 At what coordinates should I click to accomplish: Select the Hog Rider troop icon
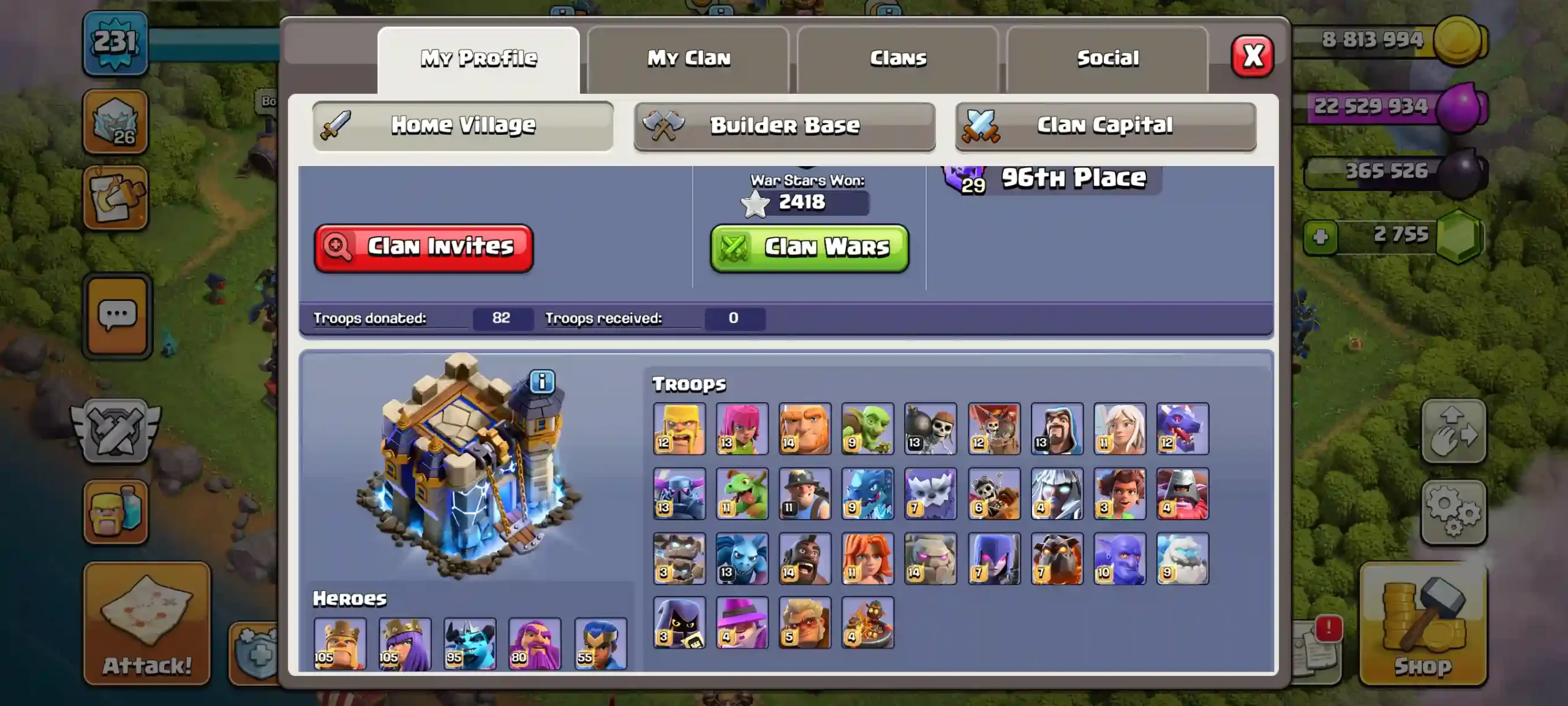(x=805, y=558)
